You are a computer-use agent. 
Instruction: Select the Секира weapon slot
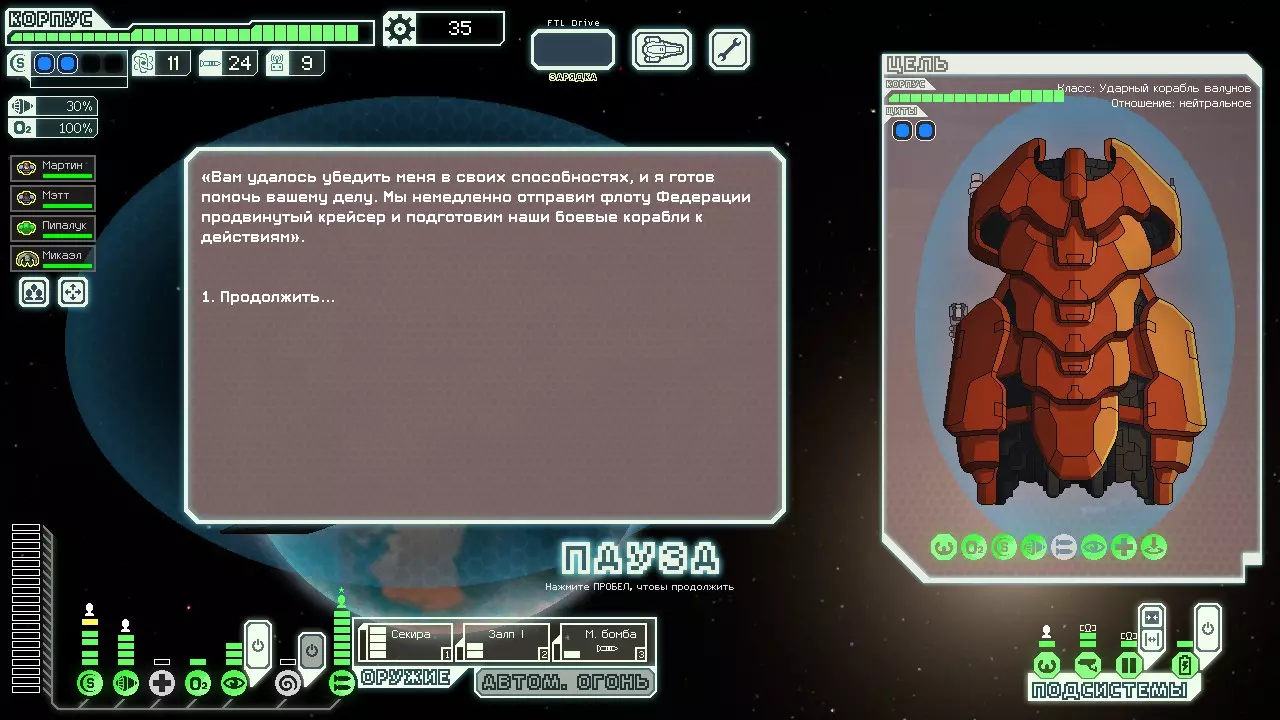[x=405, y=642]
